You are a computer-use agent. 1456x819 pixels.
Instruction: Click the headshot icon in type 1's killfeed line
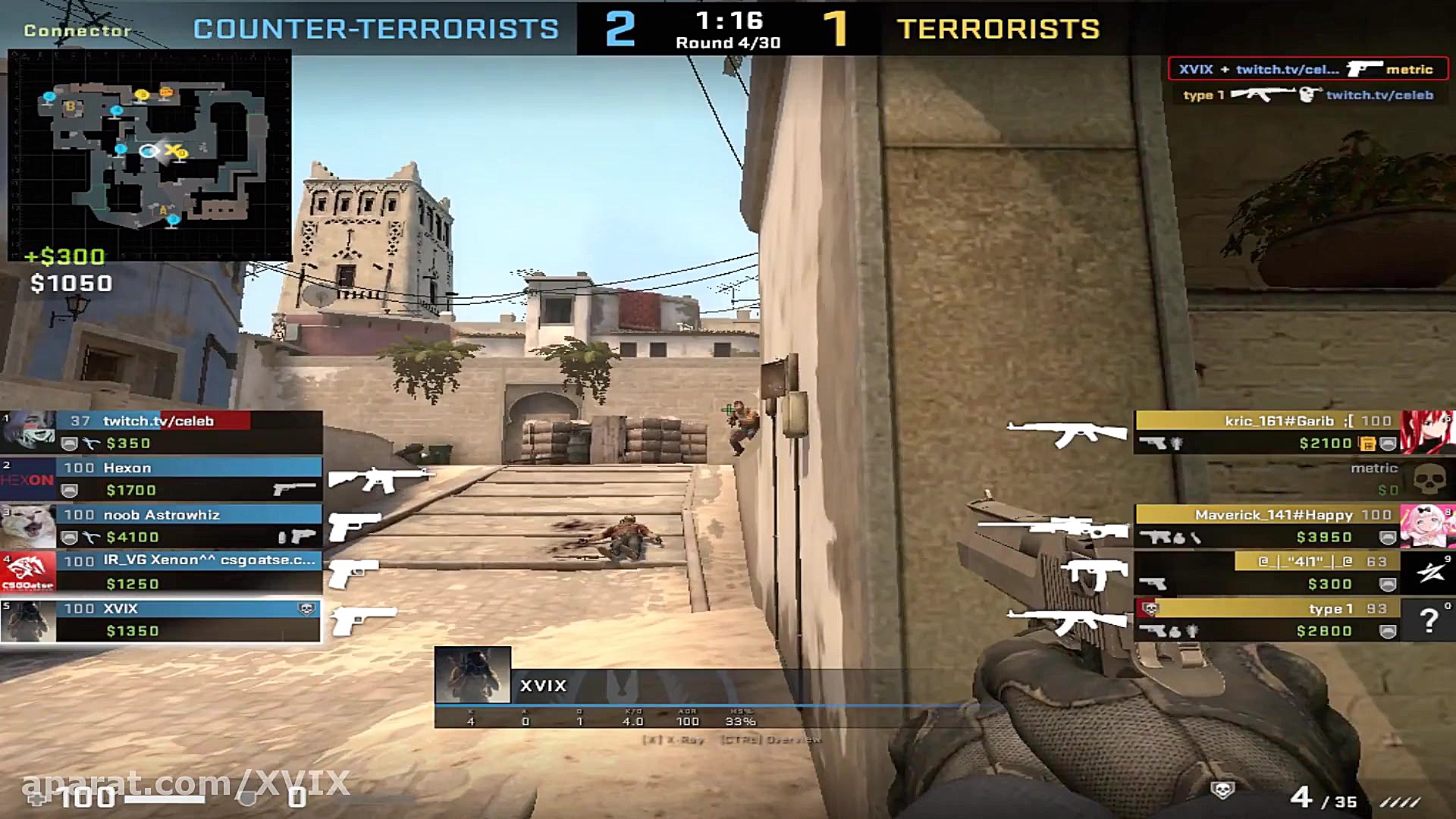pos(1307,95)
